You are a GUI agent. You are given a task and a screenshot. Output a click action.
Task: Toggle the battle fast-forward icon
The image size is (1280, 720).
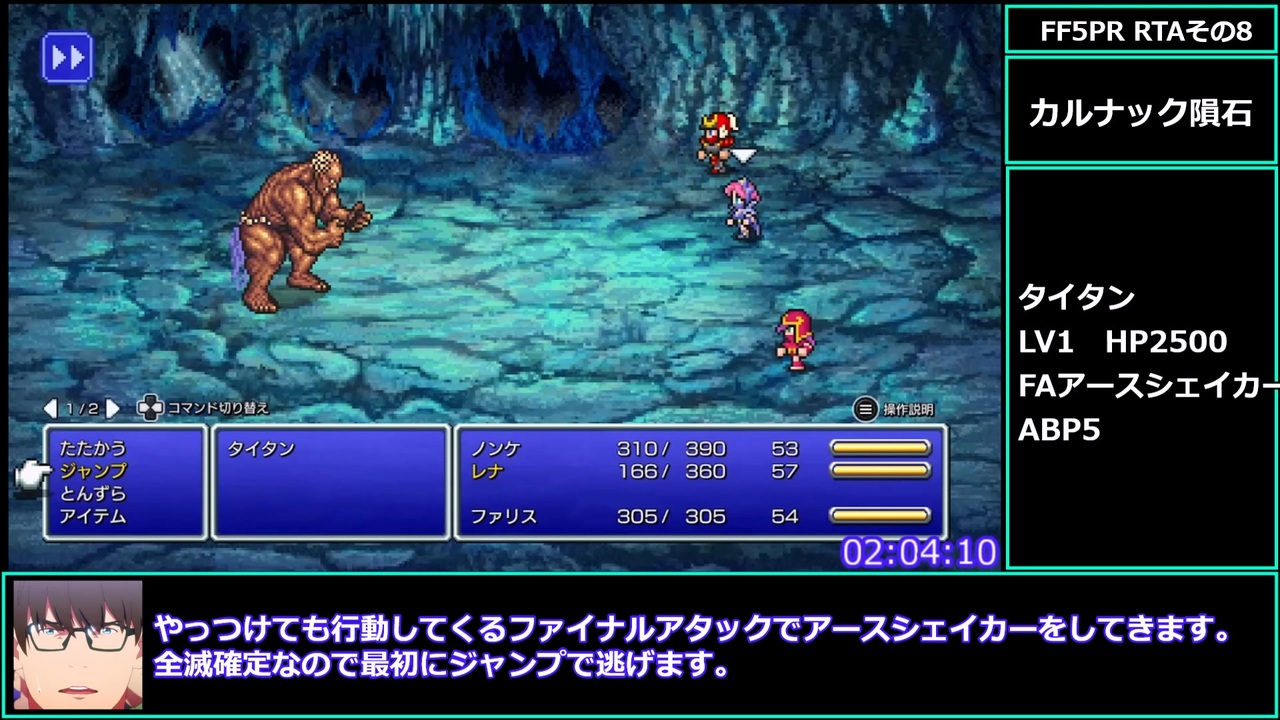pyautogui.click(x=68, y=57)
